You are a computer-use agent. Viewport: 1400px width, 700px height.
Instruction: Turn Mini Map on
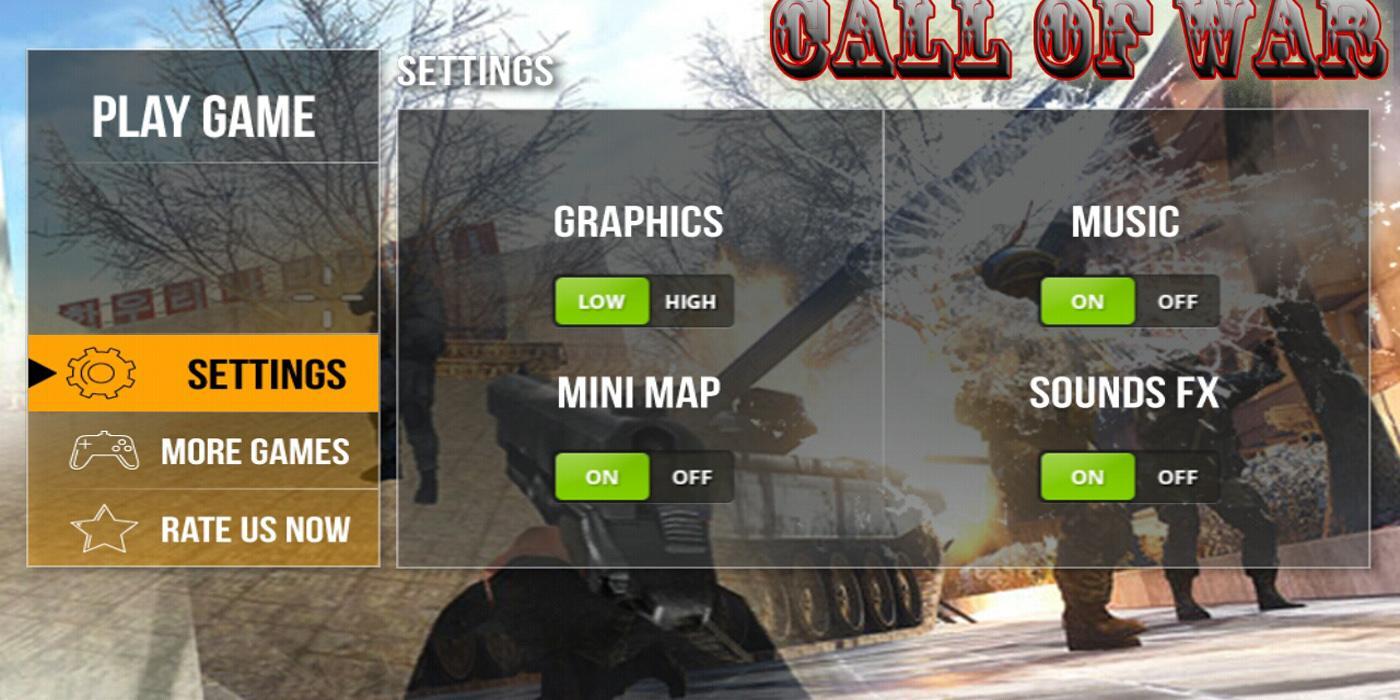tap(602, 477)
